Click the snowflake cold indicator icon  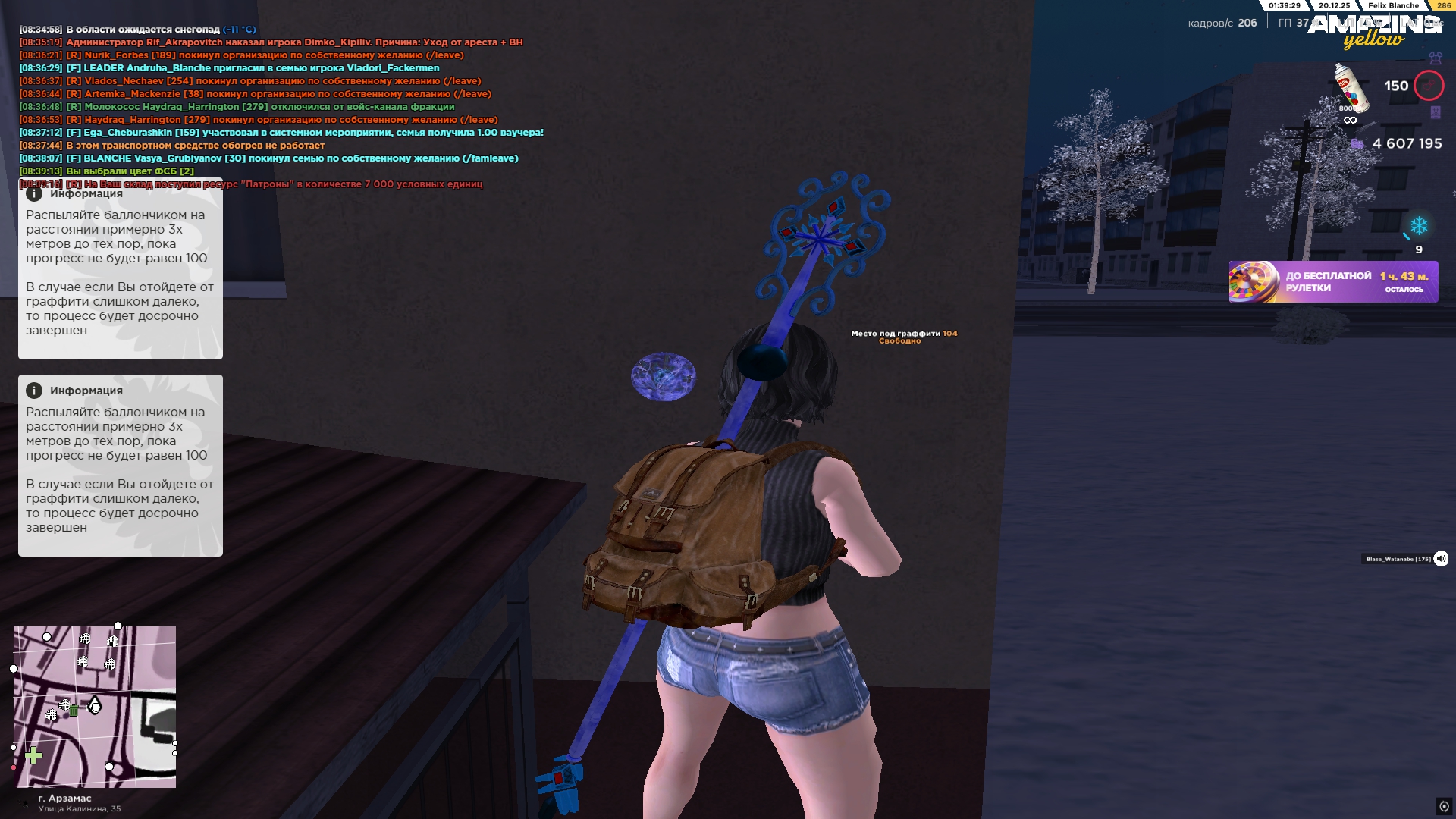1418,226
